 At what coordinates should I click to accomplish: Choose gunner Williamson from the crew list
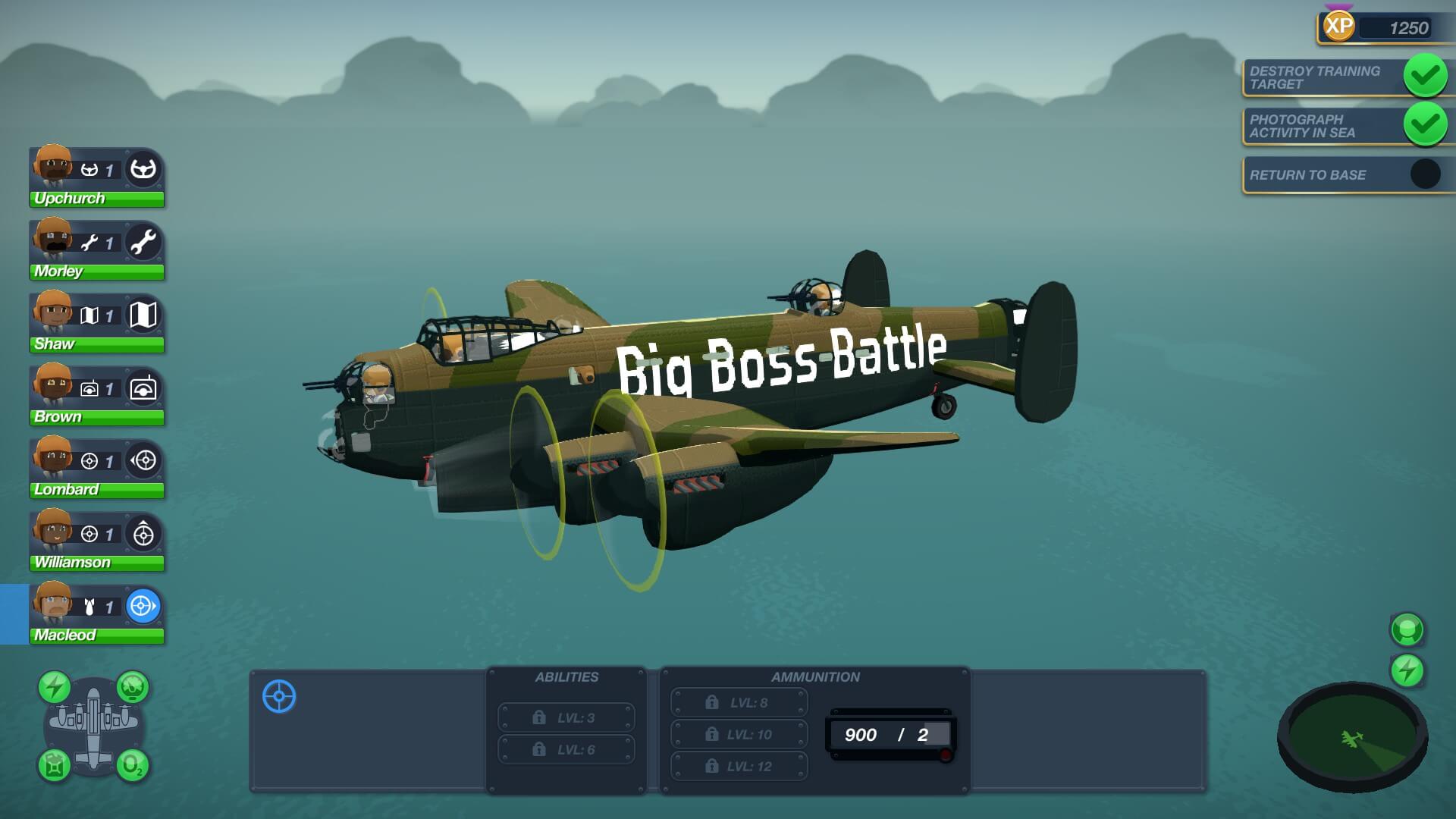pos(96,541)
